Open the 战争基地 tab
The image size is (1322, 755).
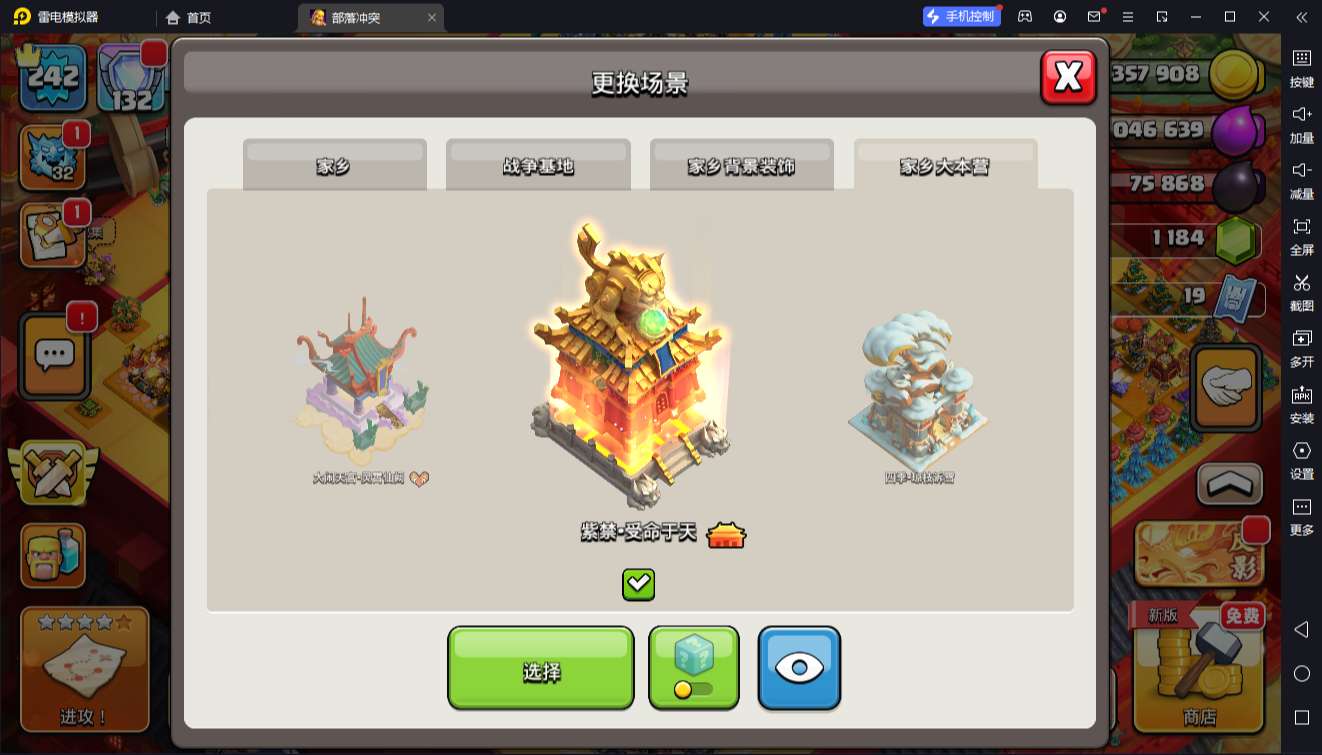point(538,165)
